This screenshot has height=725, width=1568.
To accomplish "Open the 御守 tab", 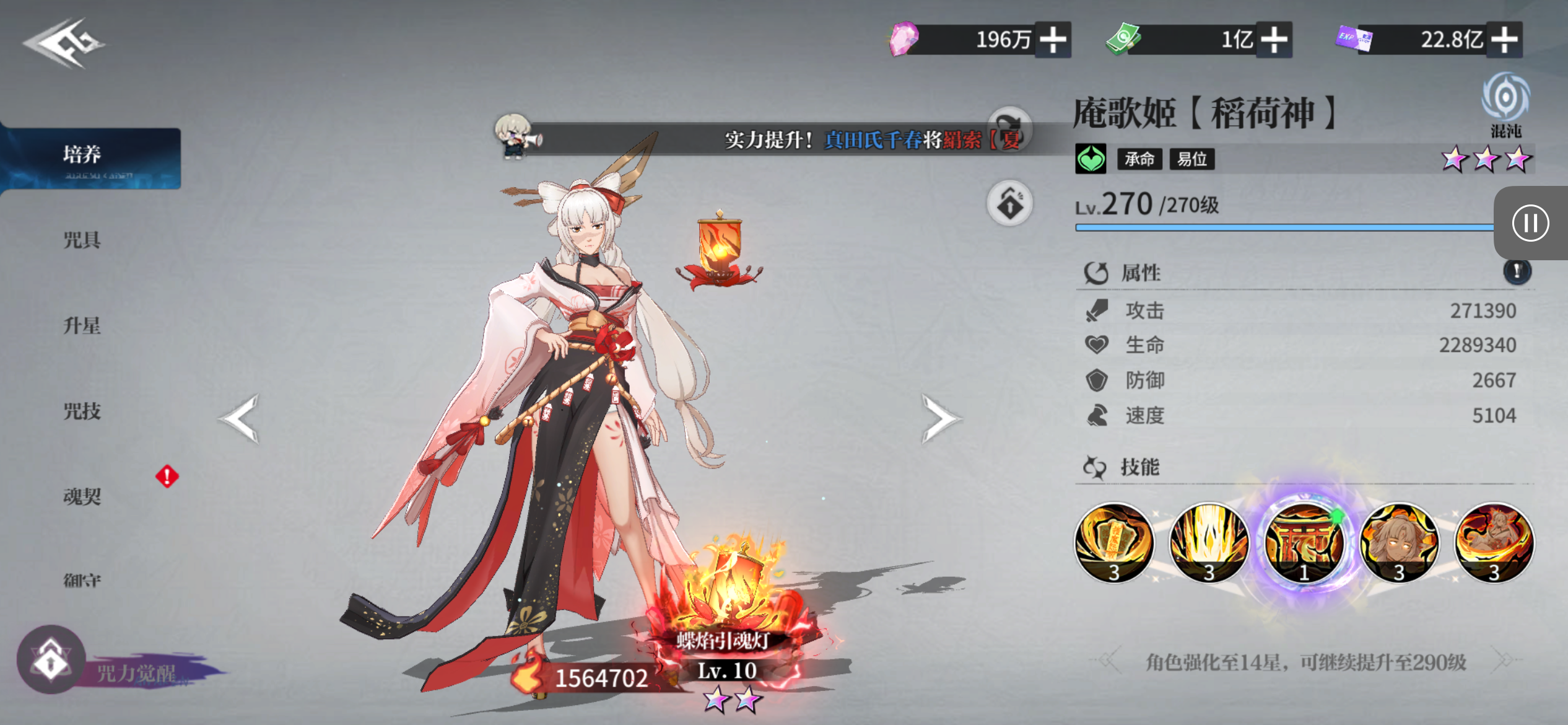I will pos(82,581).
